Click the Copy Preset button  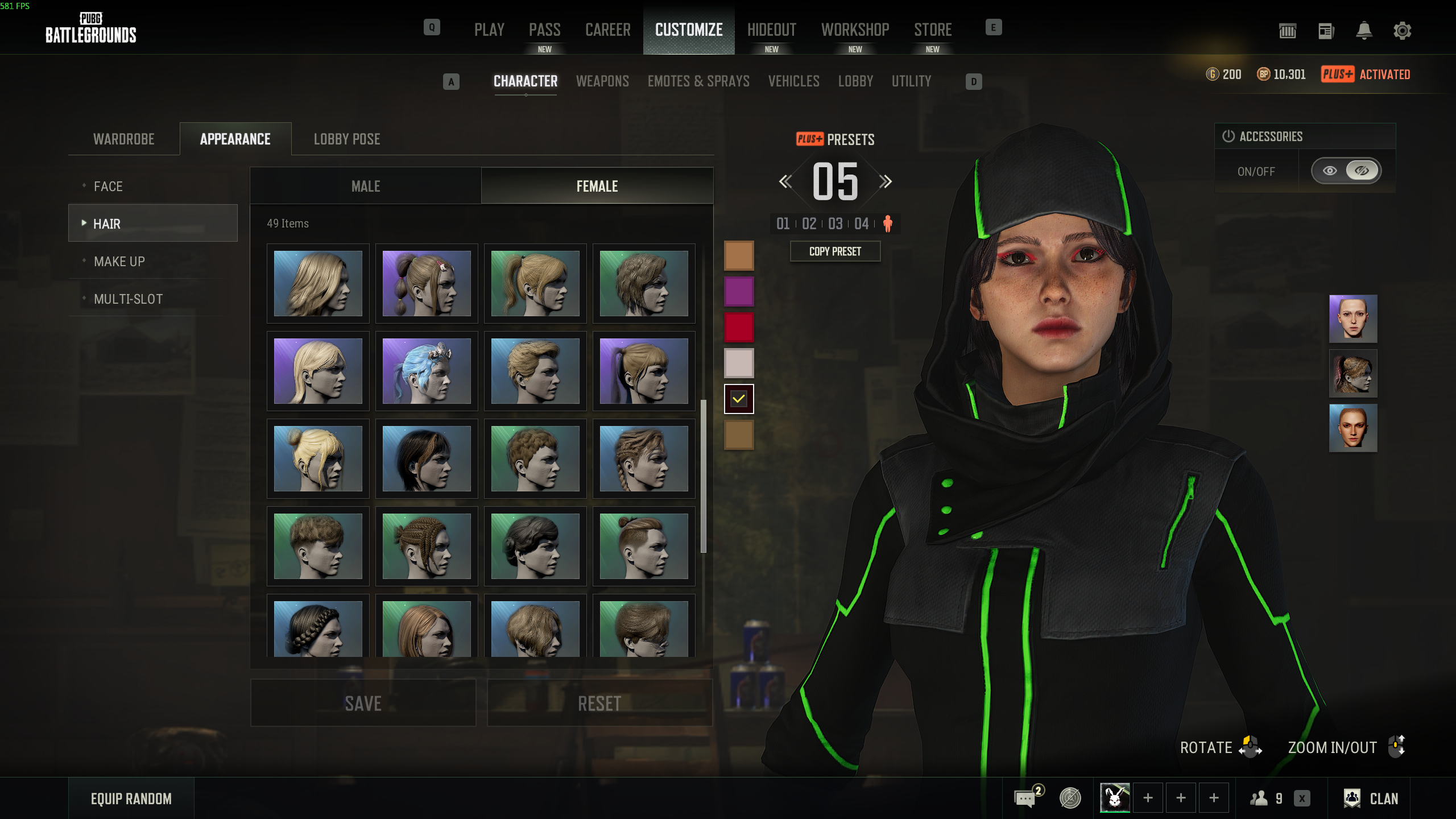(835, 251)
